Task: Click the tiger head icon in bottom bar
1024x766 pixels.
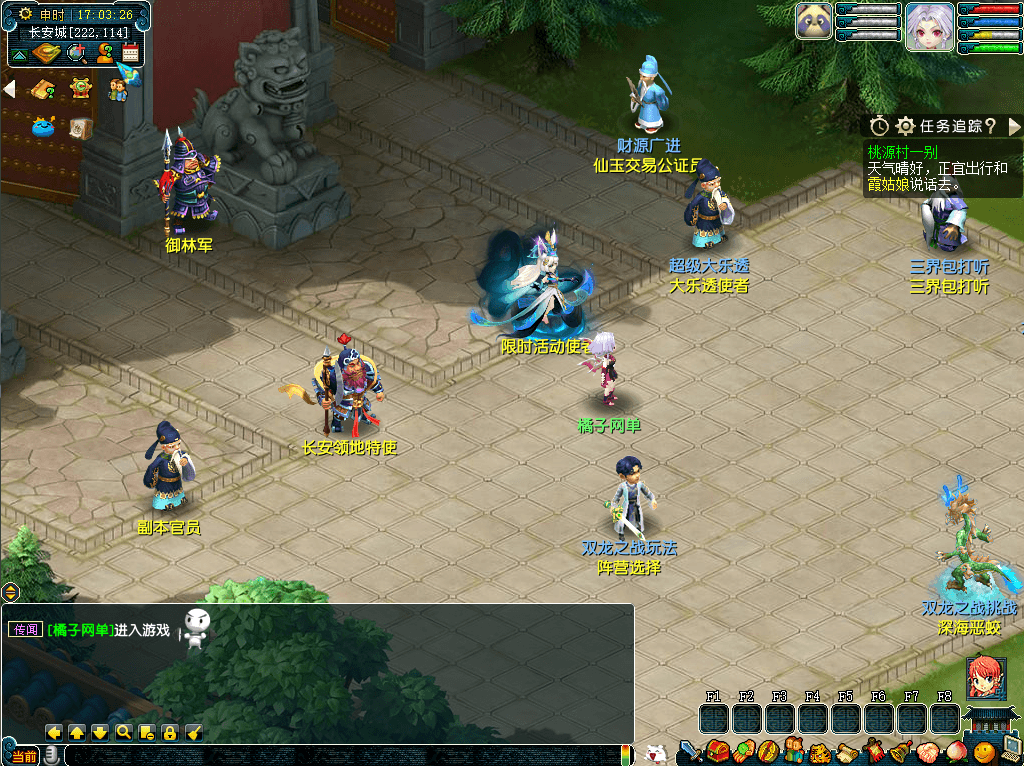Action: [819, 752]
